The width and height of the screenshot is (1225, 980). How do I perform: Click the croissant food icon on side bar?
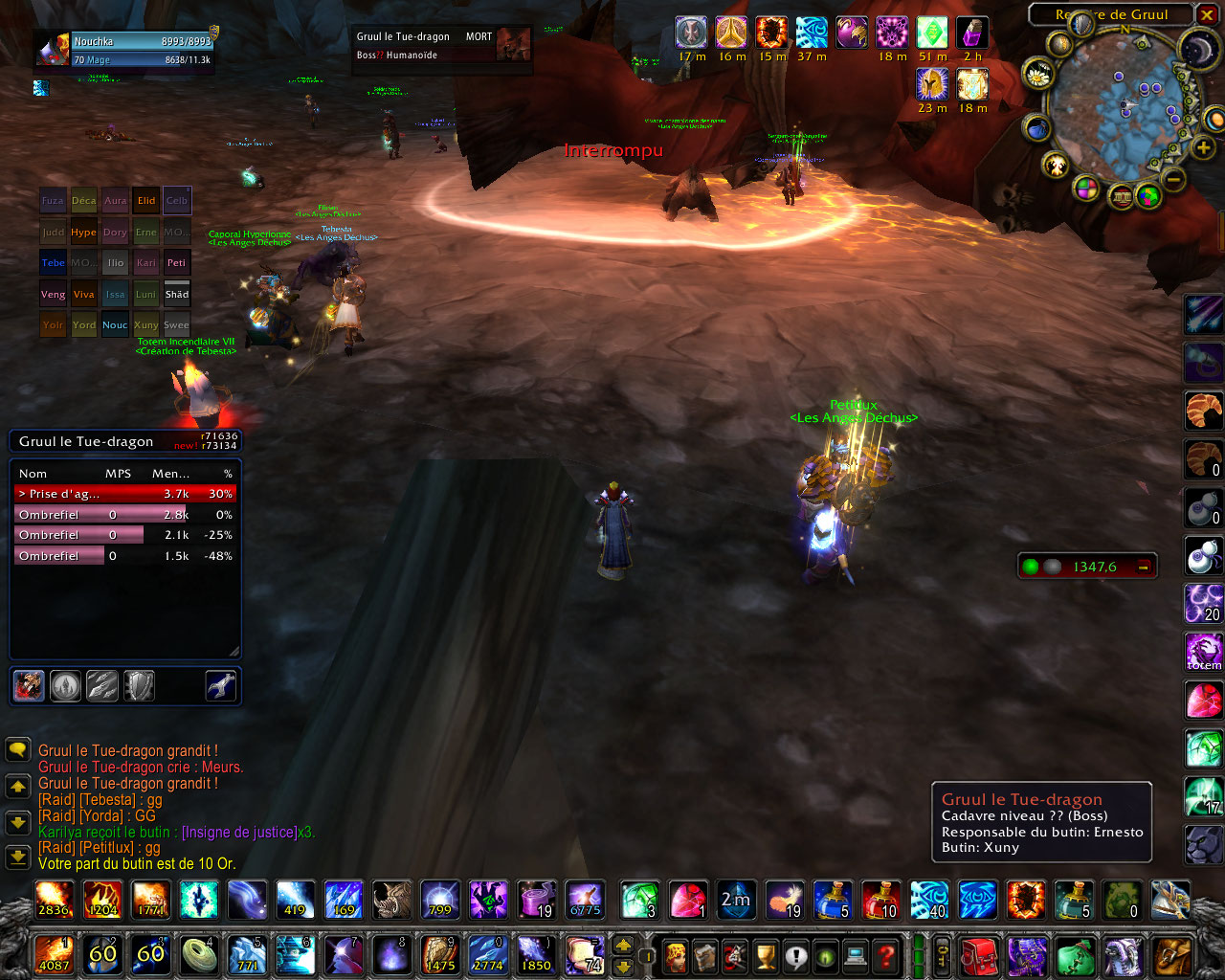click(1205, 412)
